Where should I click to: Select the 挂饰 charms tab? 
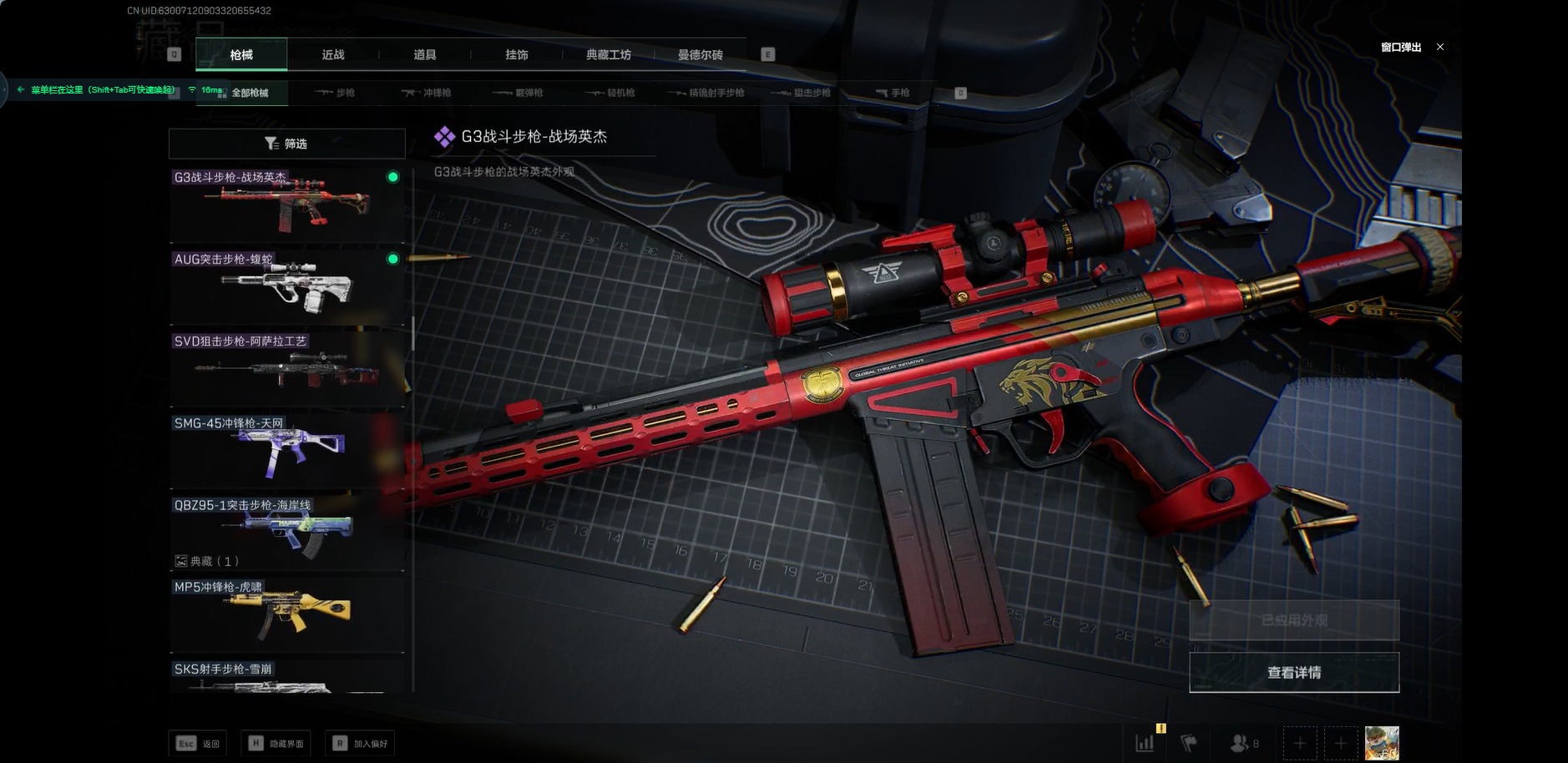[x=517, y=55]
